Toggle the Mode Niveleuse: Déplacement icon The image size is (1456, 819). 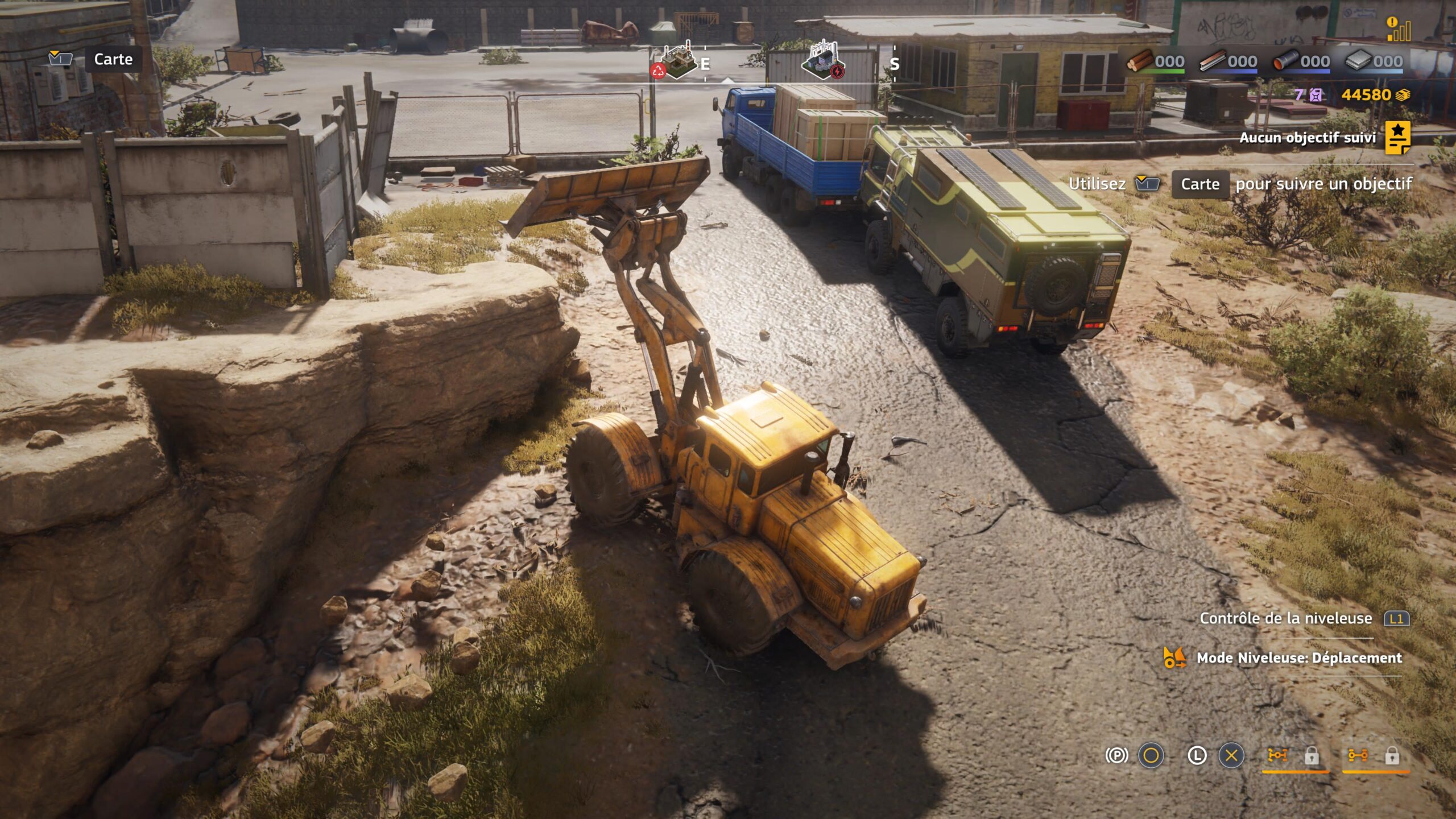point(1174,658)
